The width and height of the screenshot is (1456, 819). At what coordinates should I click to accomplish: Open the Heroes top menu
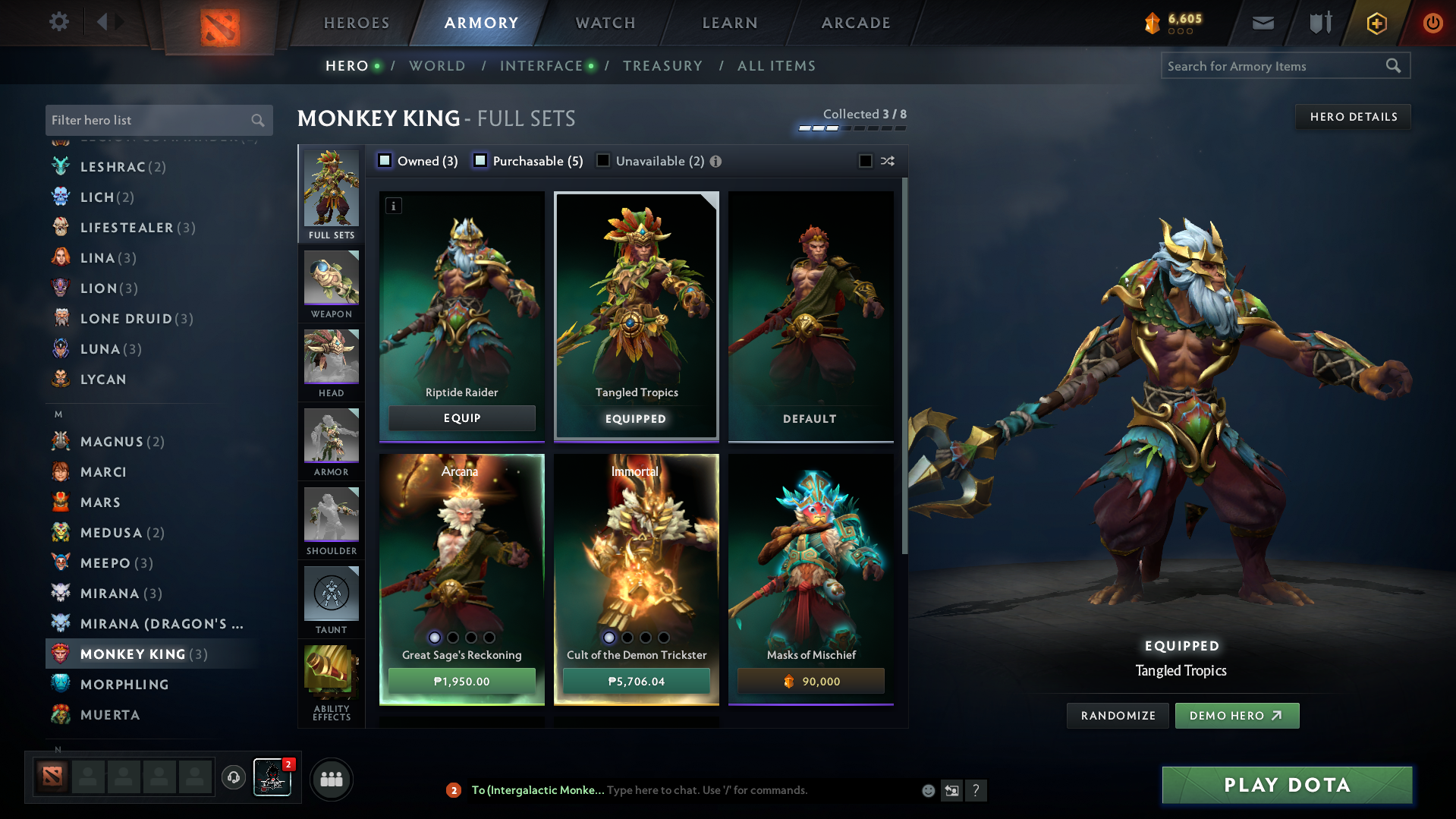(357, 23)
